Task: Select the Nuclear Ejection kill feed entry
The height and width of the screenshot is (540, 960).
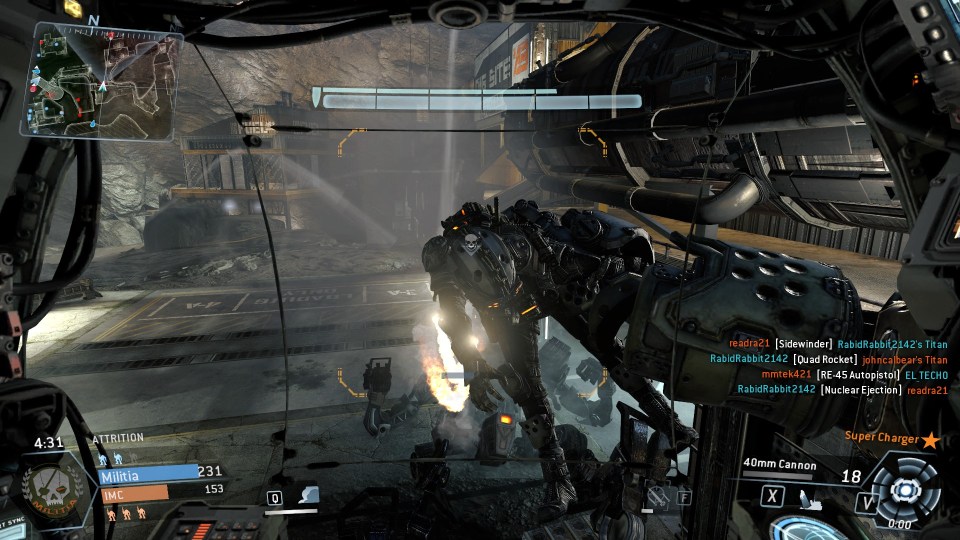Action: (x=842, y=390)
